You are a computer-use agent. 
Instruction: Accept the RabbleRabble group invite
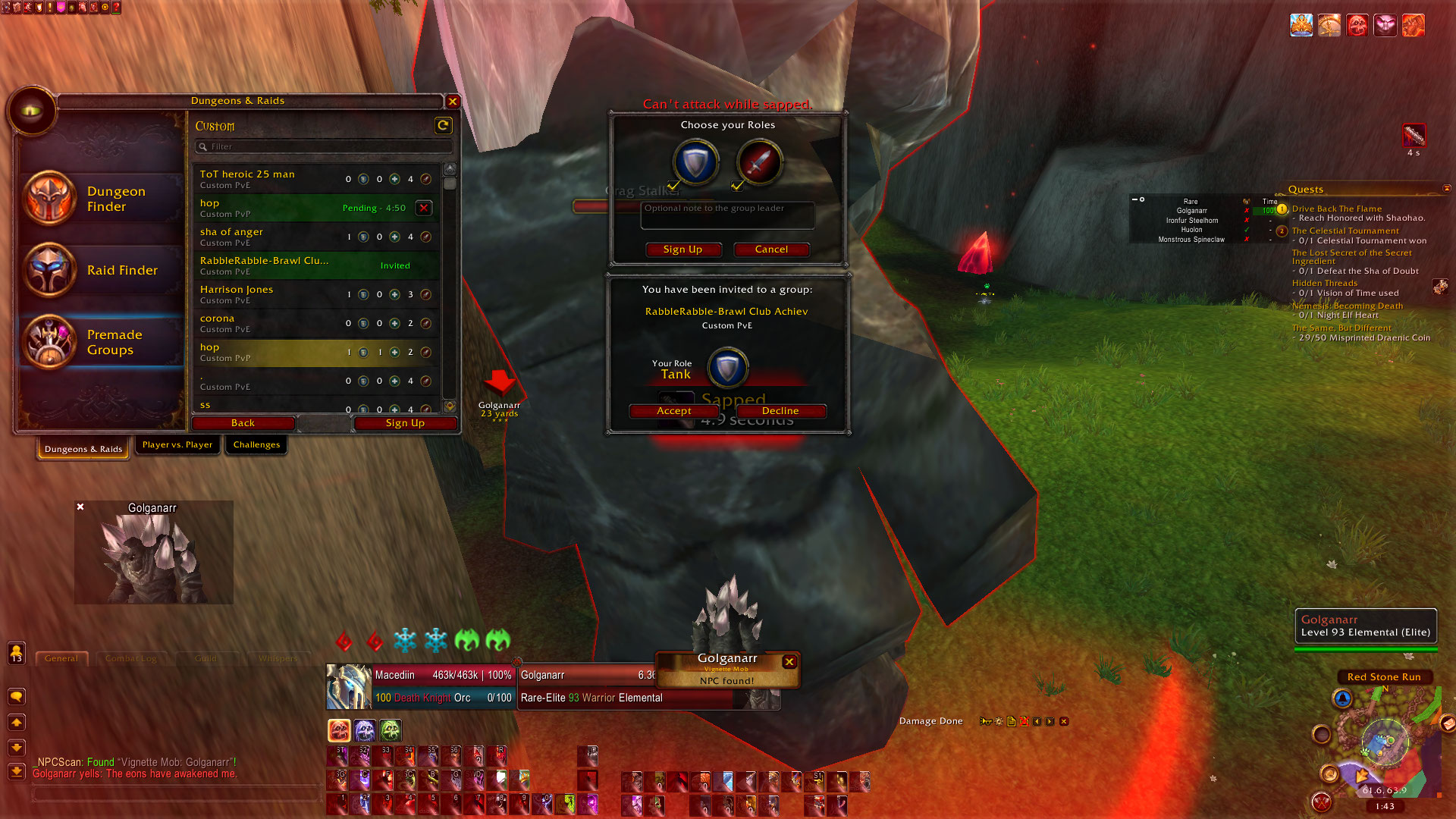click(673, 411)
